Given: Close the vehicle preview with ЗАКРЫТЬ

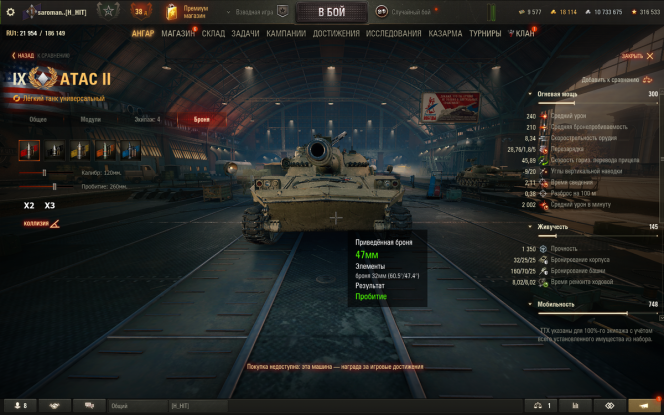Looking at the screenshot, I should (632, 56).
